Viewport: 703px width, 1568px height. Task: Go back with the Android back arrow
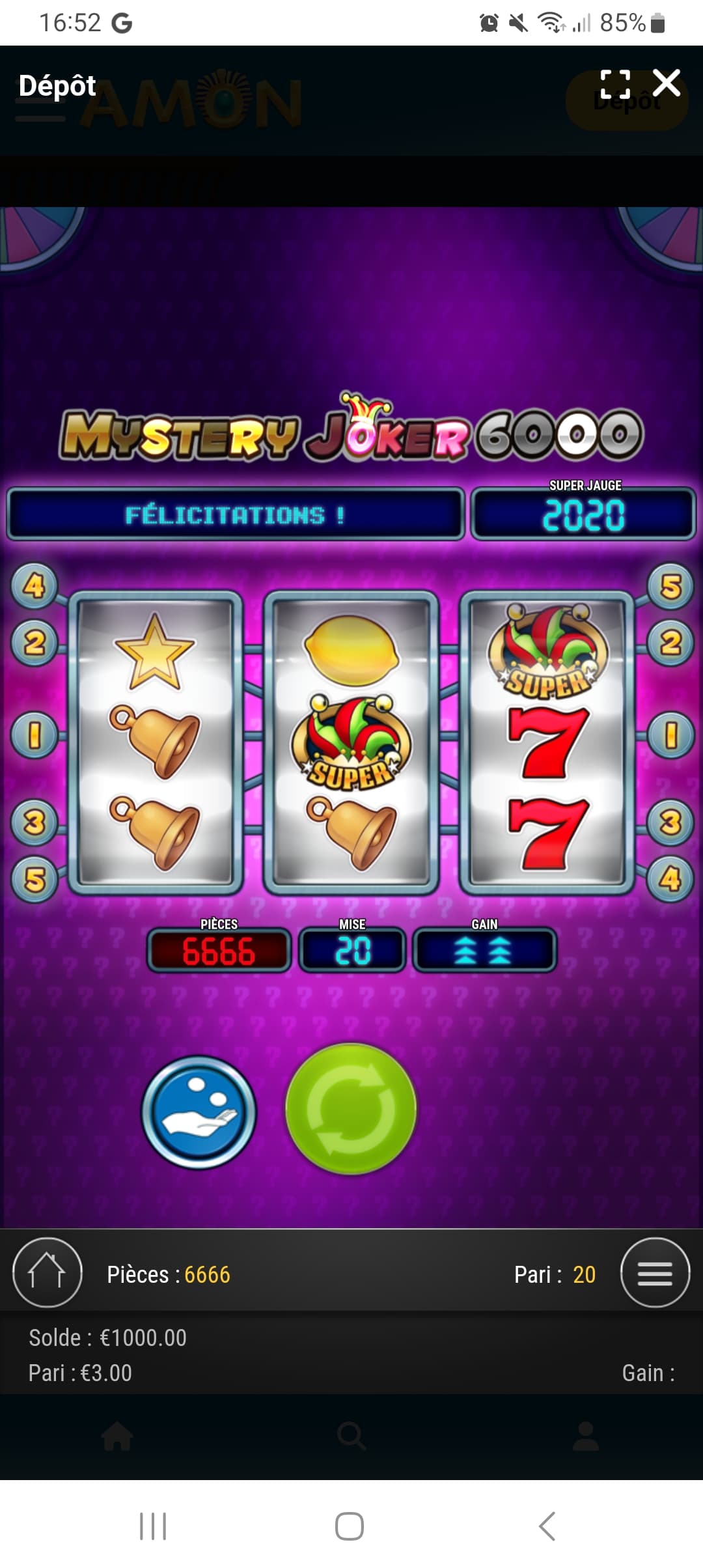coord(547,1526)
